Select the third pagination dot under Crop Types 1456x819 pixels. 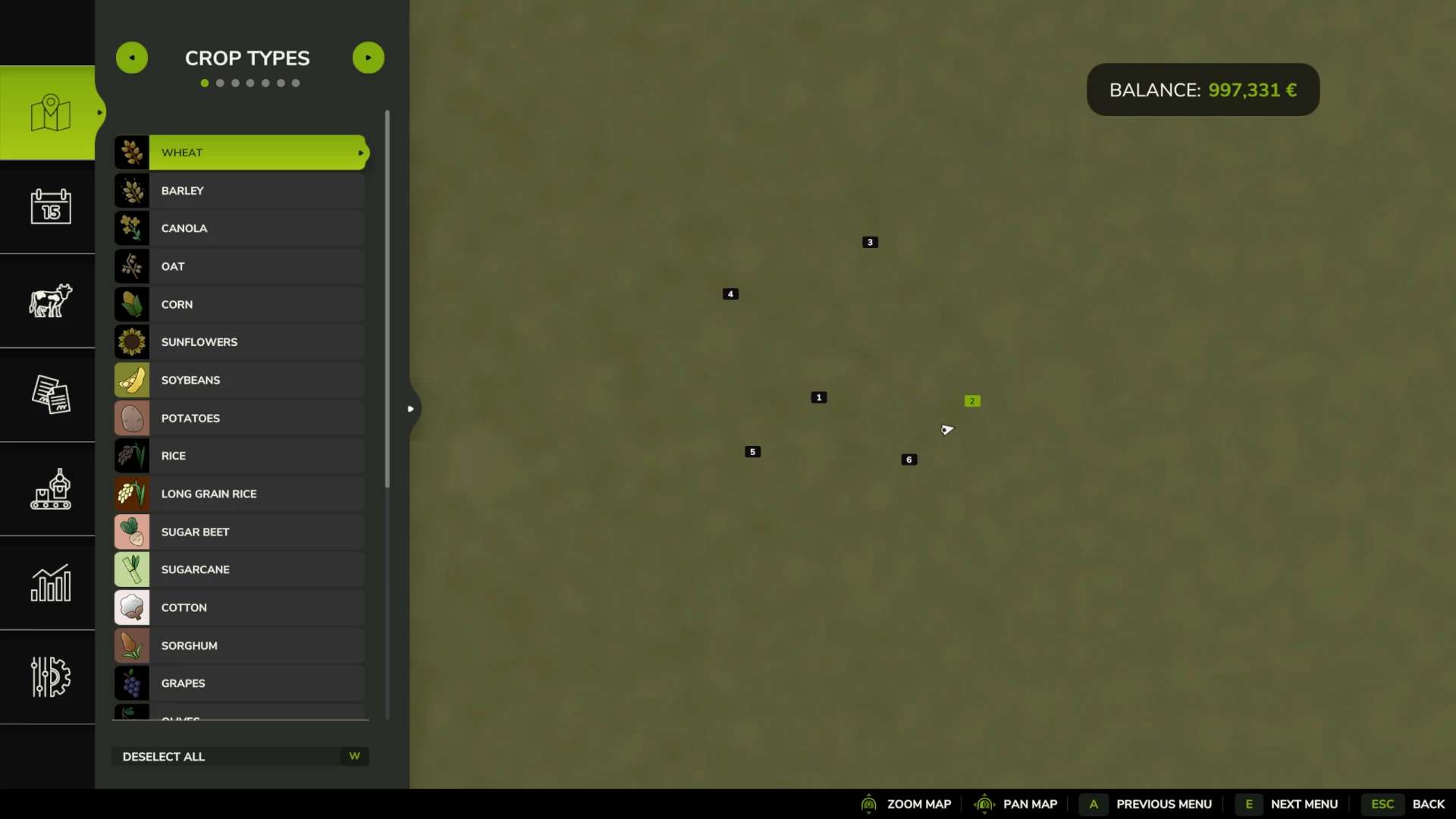pos(234,83)
